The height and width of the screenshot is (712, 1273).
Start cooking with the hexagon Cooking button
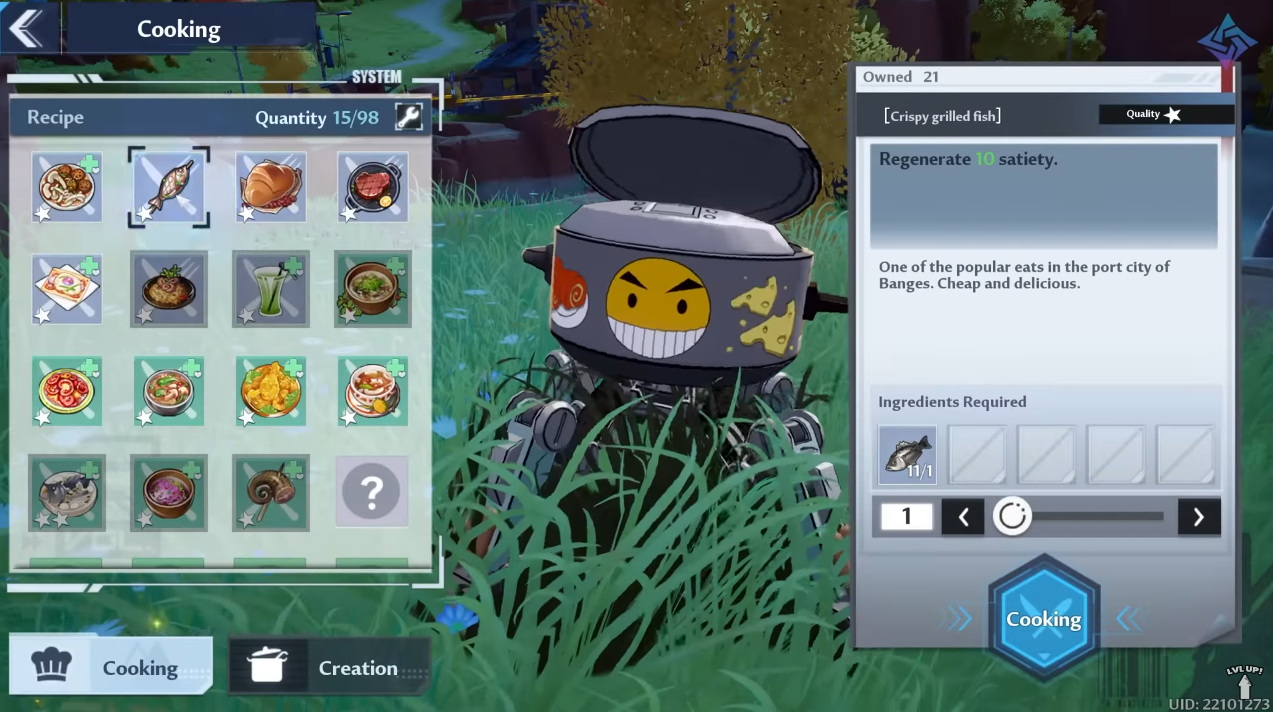1043,619
